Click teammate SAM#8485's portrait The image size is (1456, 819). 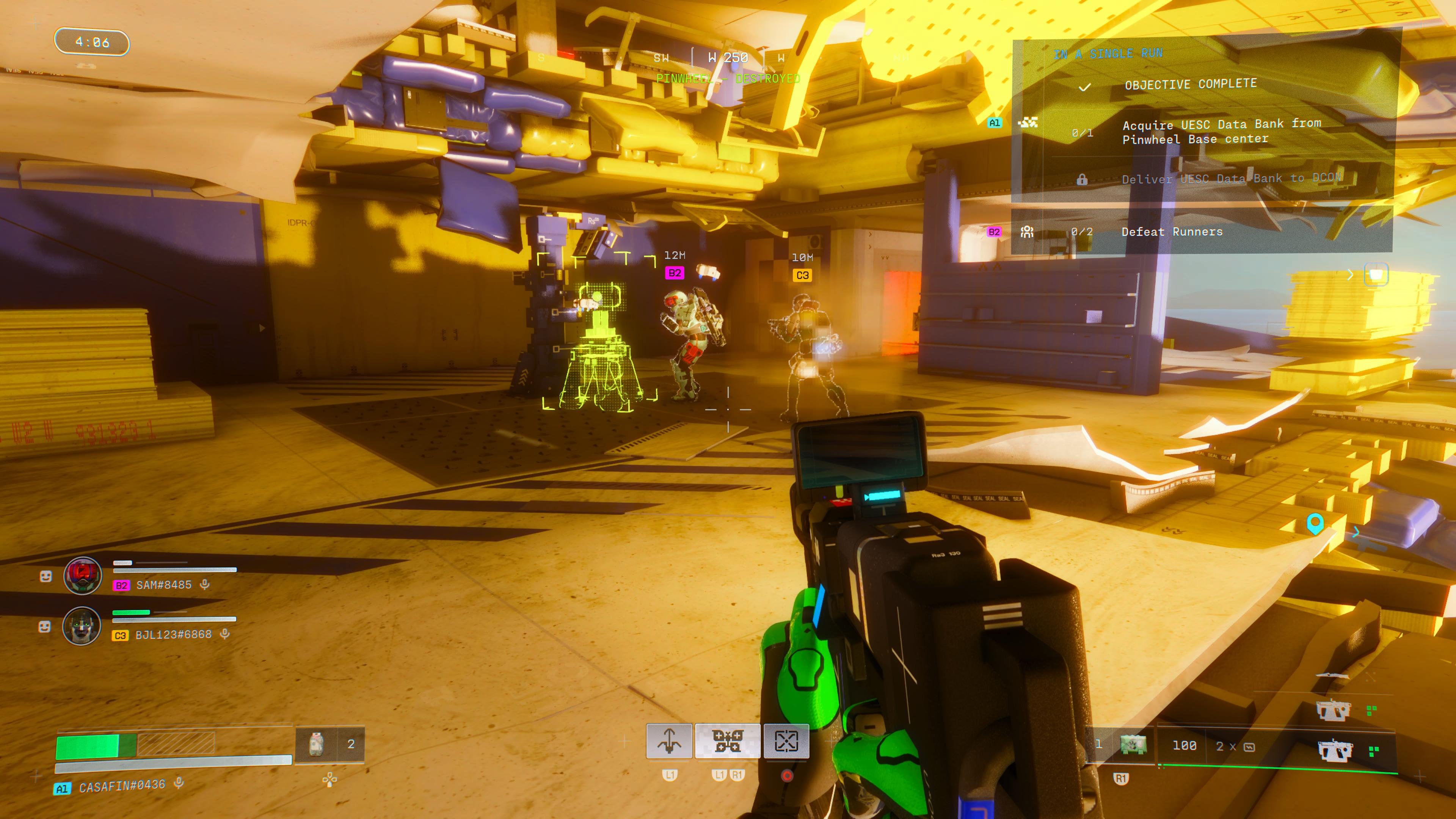point(83,576)
